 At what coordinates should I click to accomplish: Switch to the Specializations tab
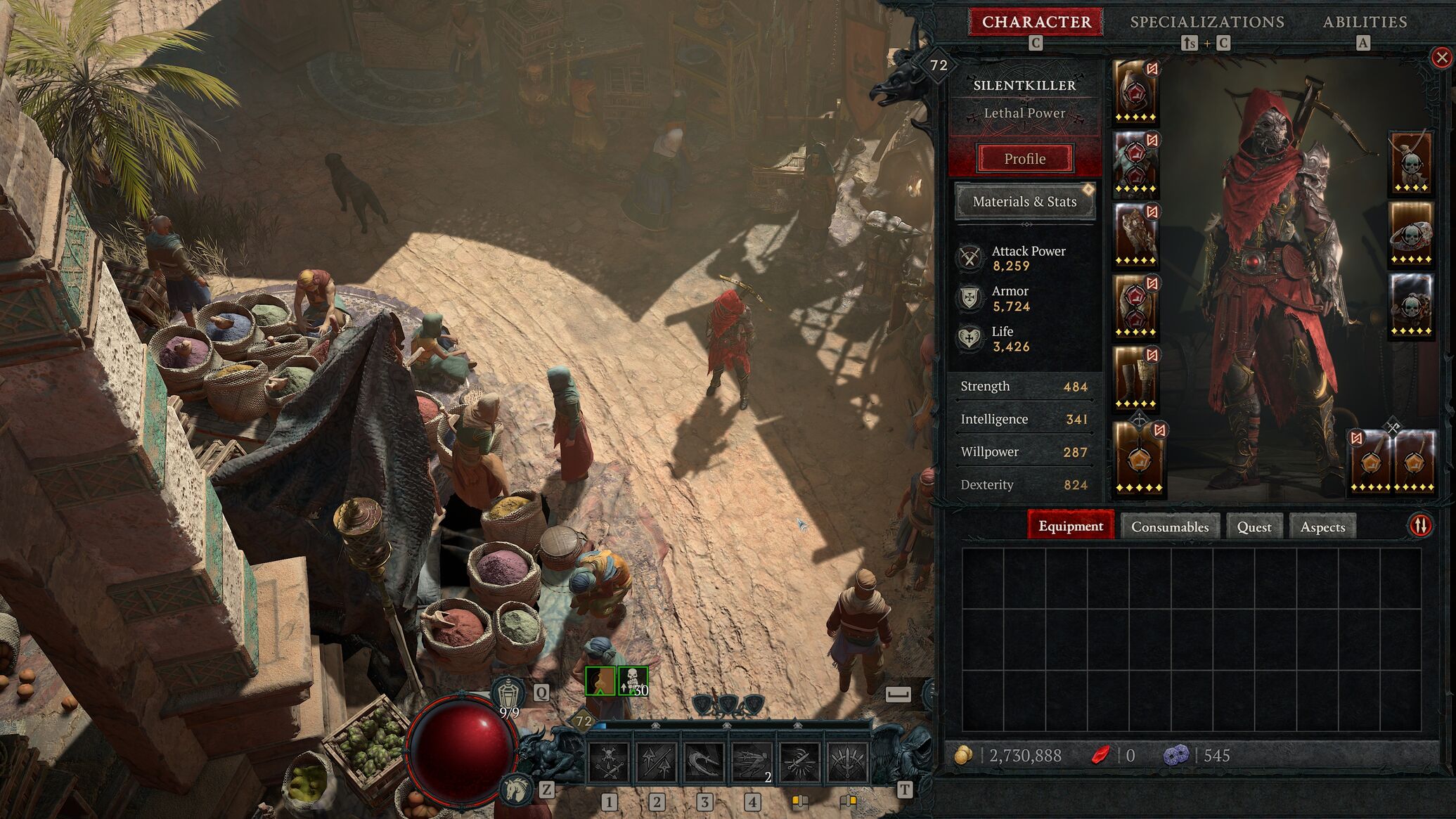coord(1206,22)
